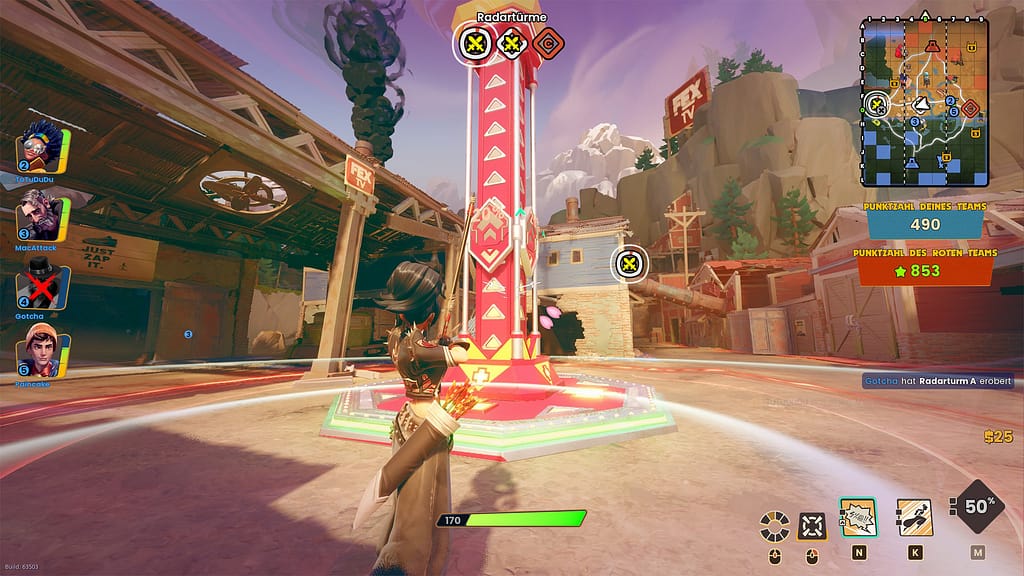This screenshot has height=576, width=1024.
Task: Click the 50% ultimate charge diamond
Action: tap(977, 507)
